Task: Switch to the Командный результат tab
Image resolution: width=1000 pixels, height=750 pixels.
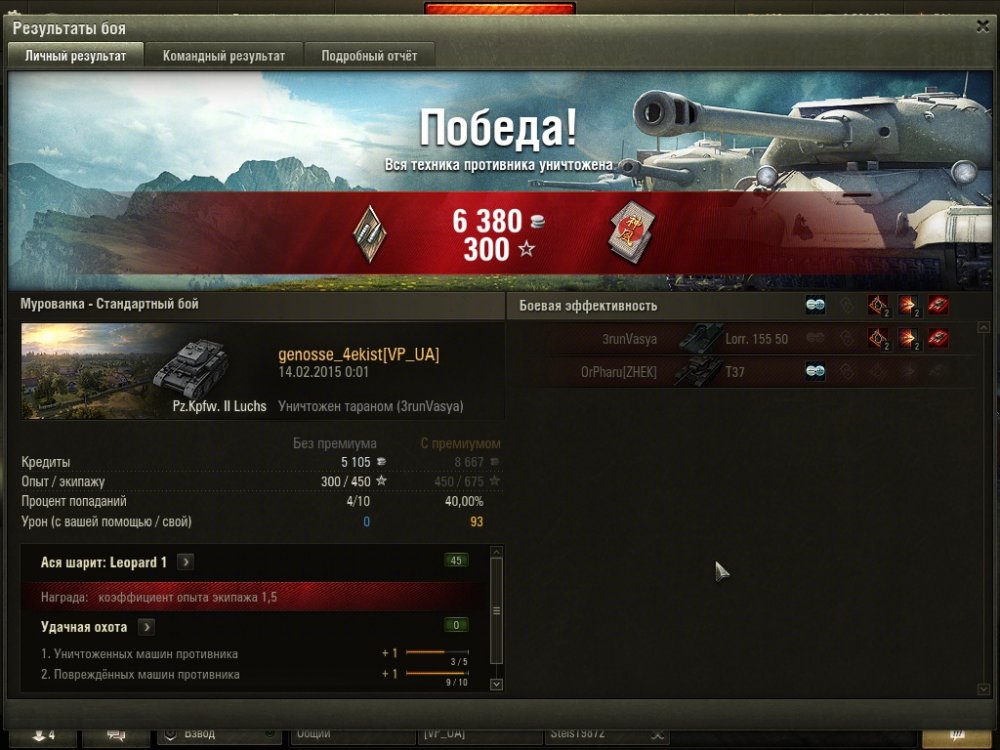Action: 223,56
